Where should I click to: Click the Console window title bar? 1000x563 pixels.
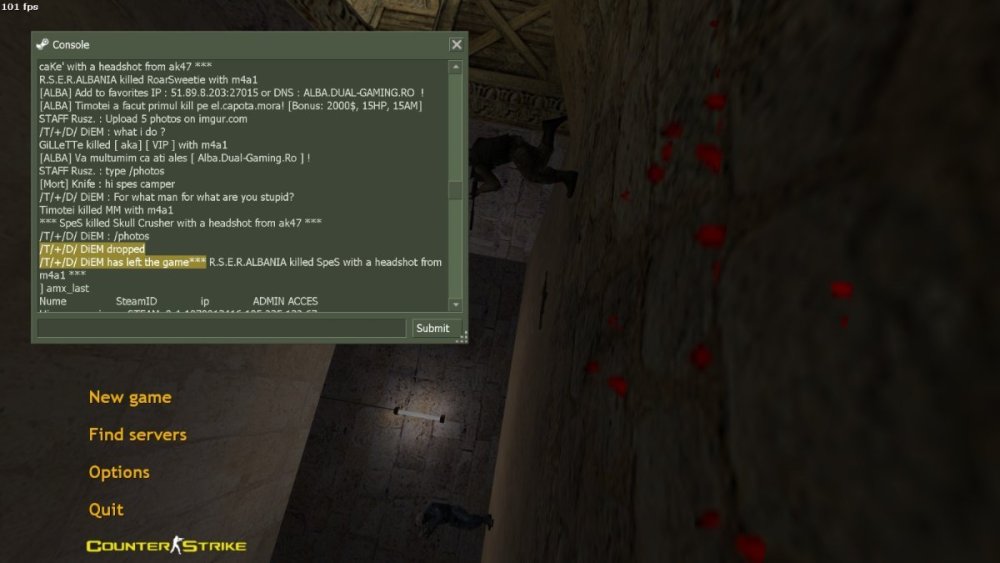point(240,45)
